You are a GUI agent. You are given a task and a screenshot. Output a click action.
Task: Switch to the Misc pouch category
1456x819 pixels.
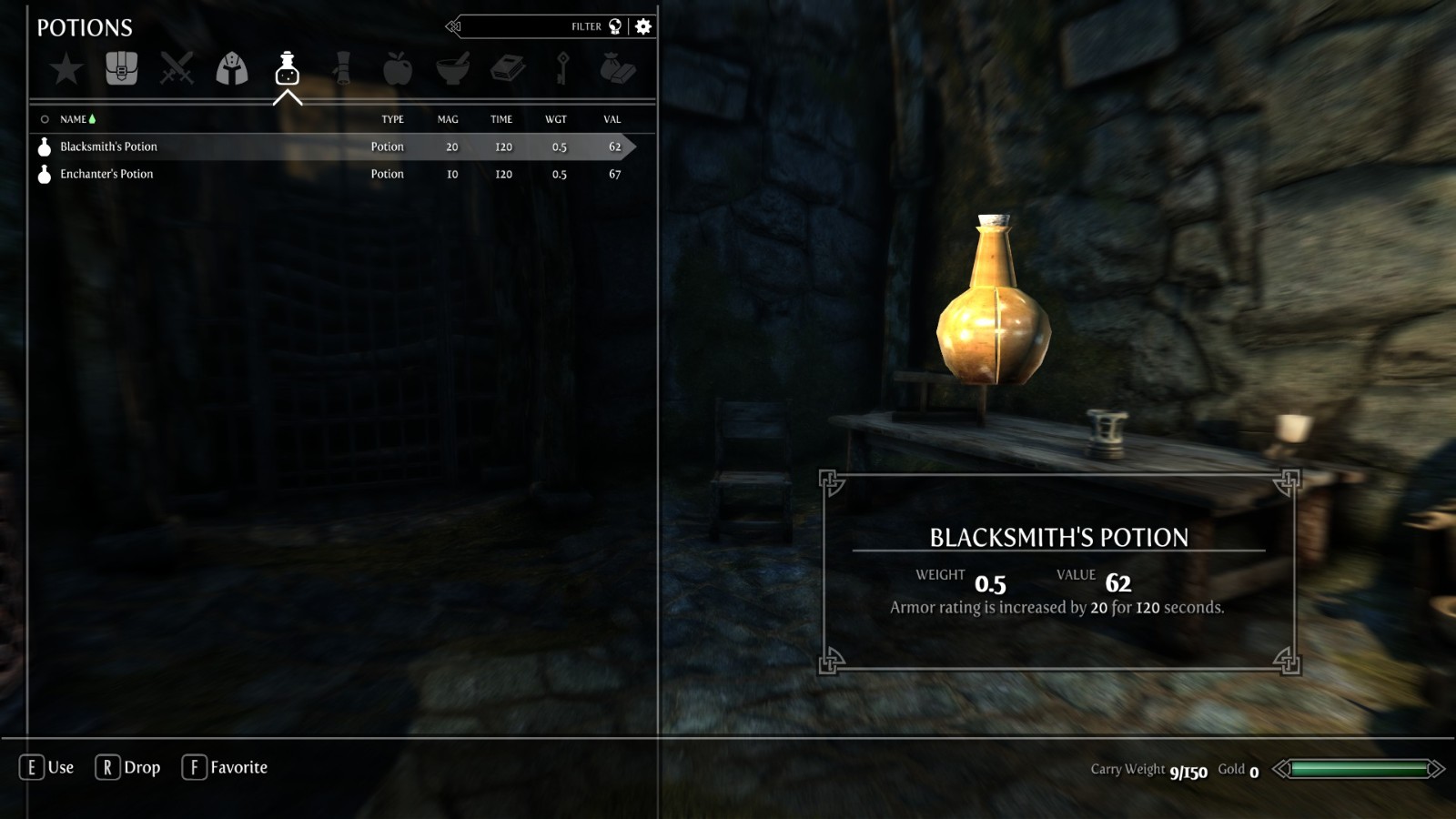click(x=618, y=68)
